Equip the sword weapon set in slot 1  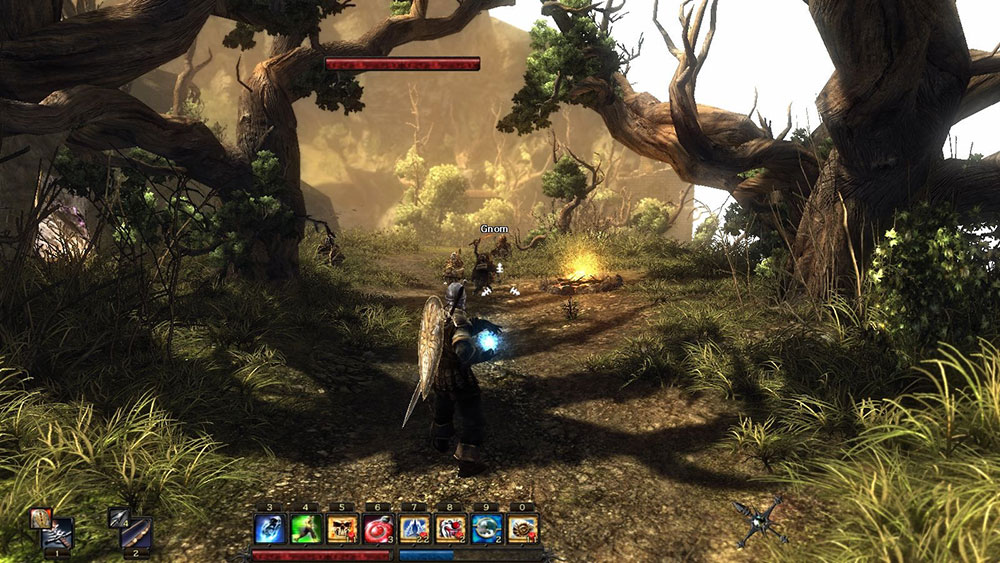[59, 535]
